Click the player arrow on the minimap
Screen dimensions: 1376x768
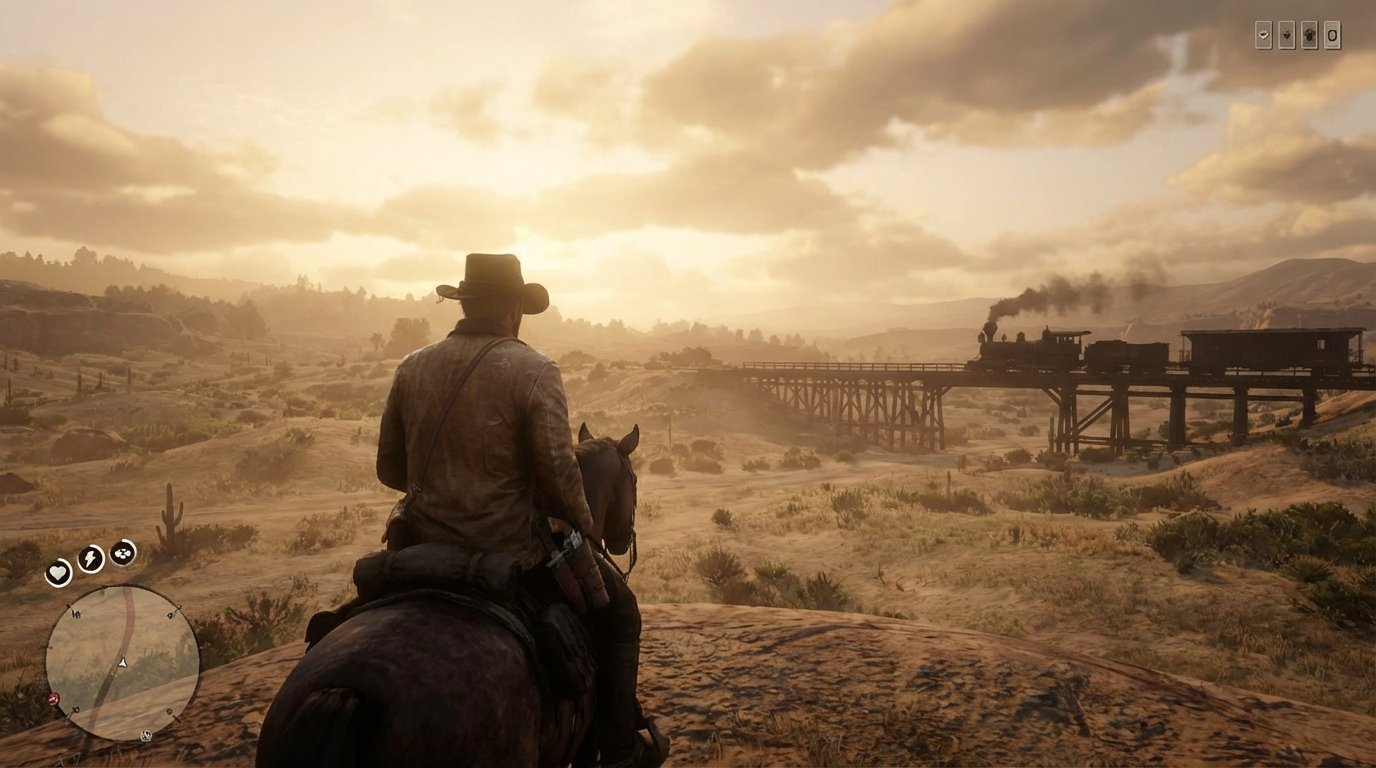click(x=121, y=663)
